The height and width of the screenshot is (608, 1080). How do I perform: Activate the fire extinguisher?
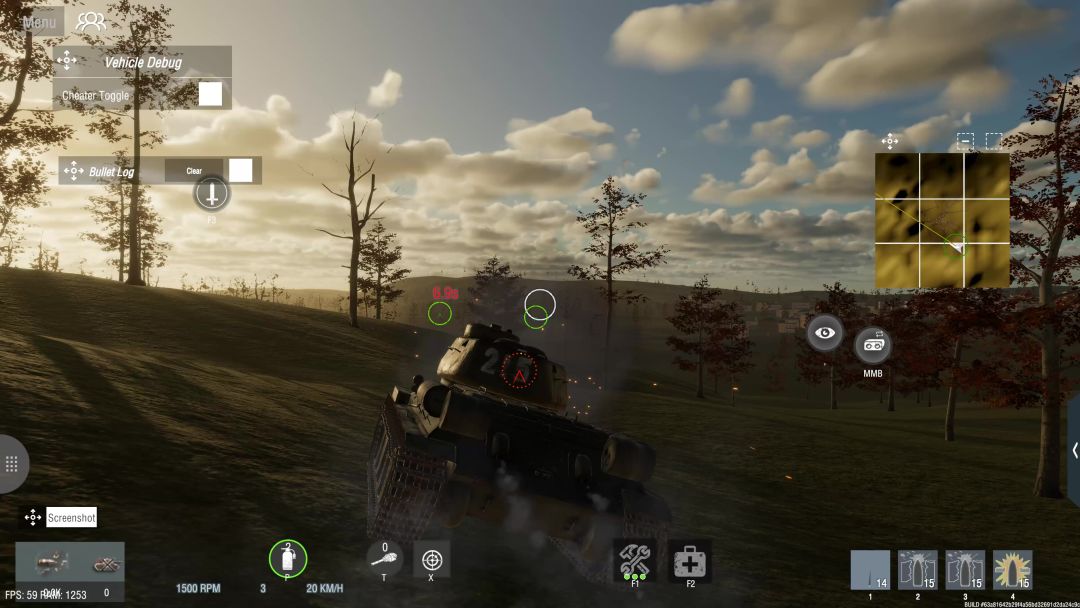pyautogui.click(x=288, y=558)
